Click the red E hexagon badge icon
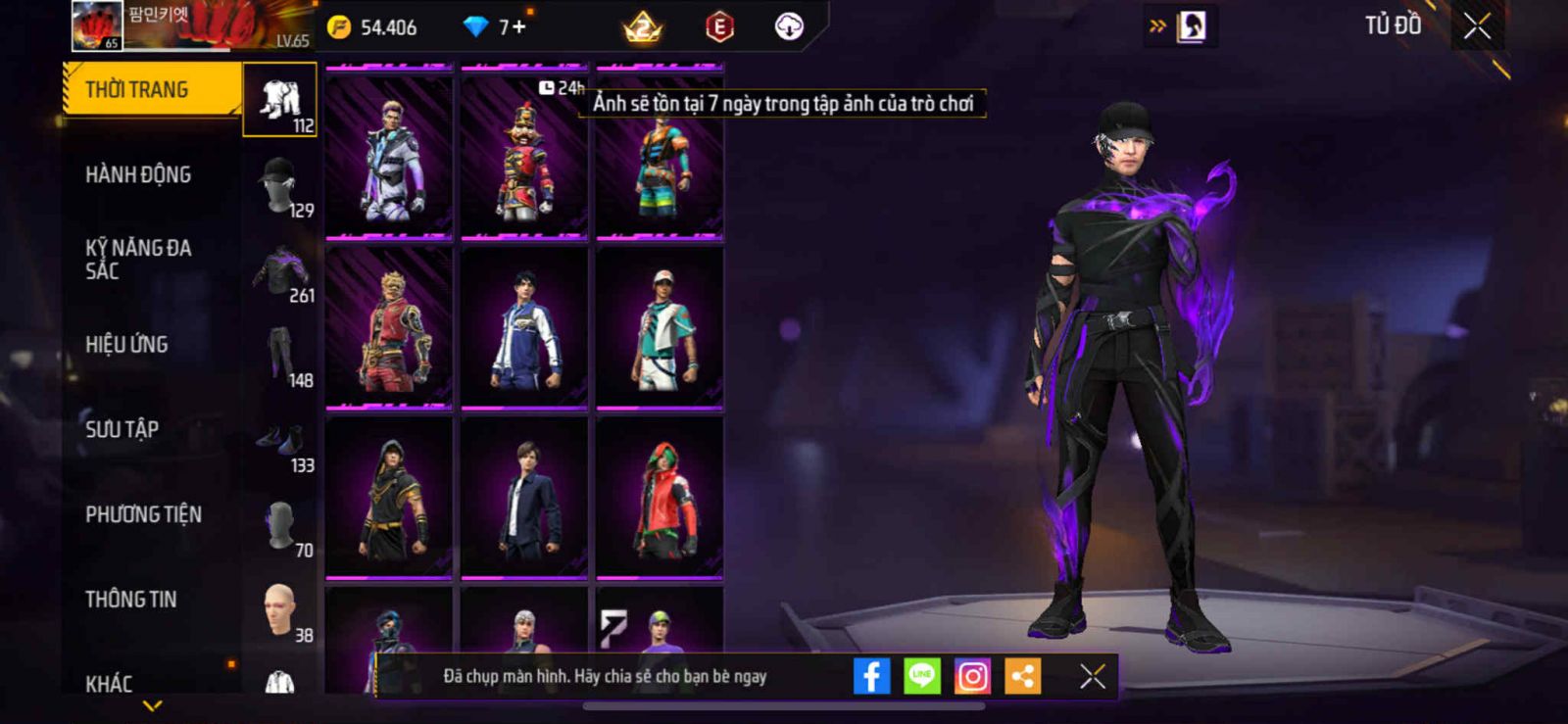The height and width of the screenshot is (724, 1568). (719, 27)
